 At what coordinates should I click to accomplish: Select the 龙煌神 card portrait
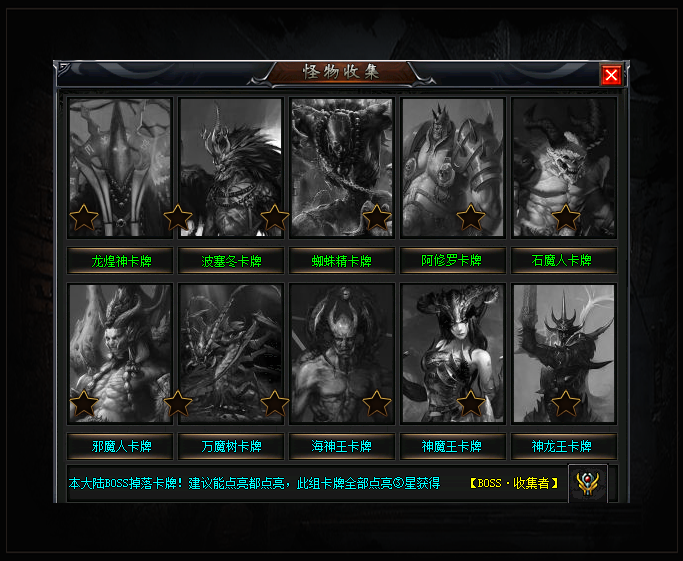(x=120, y=167)
